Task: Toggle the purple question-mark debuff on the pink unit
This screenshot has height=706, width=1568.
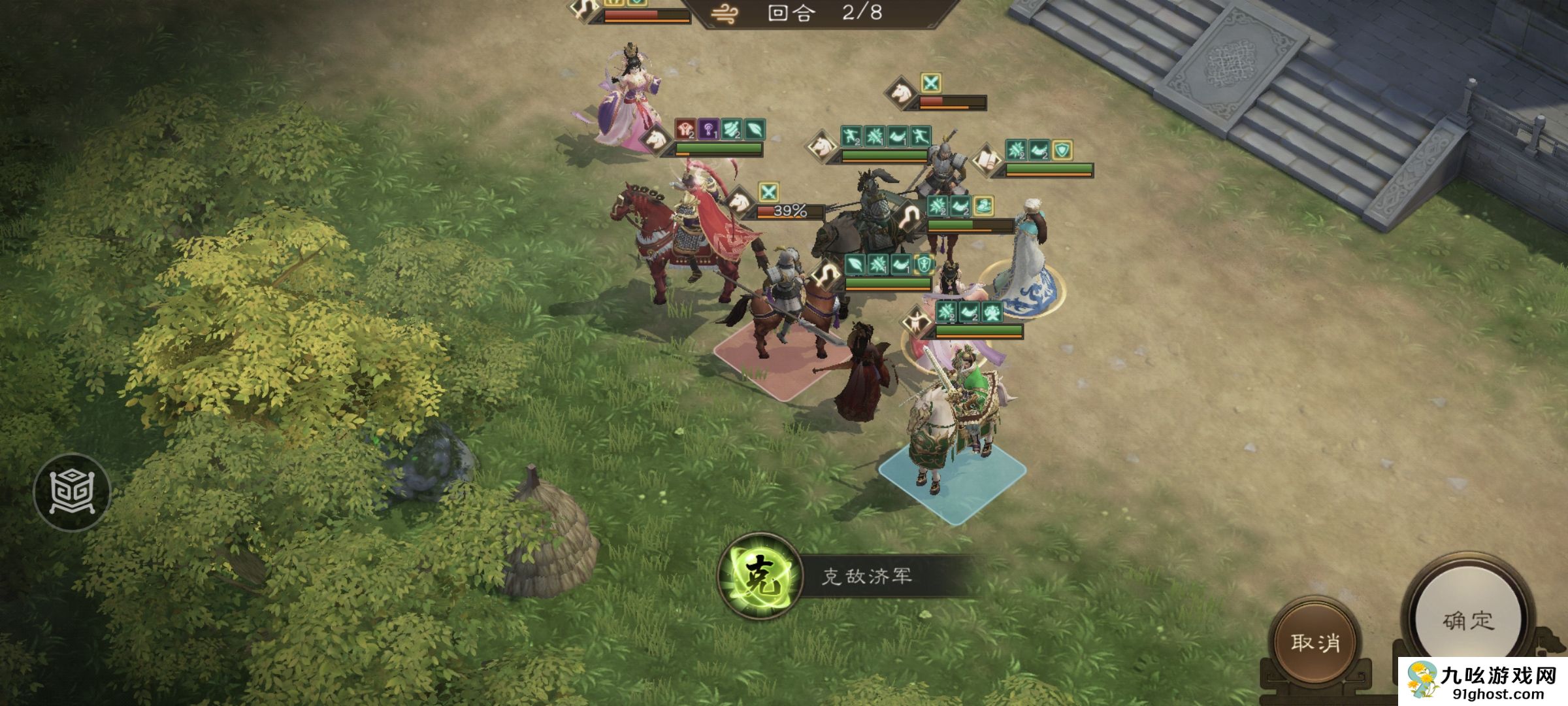Action: (x=708, y=129)
